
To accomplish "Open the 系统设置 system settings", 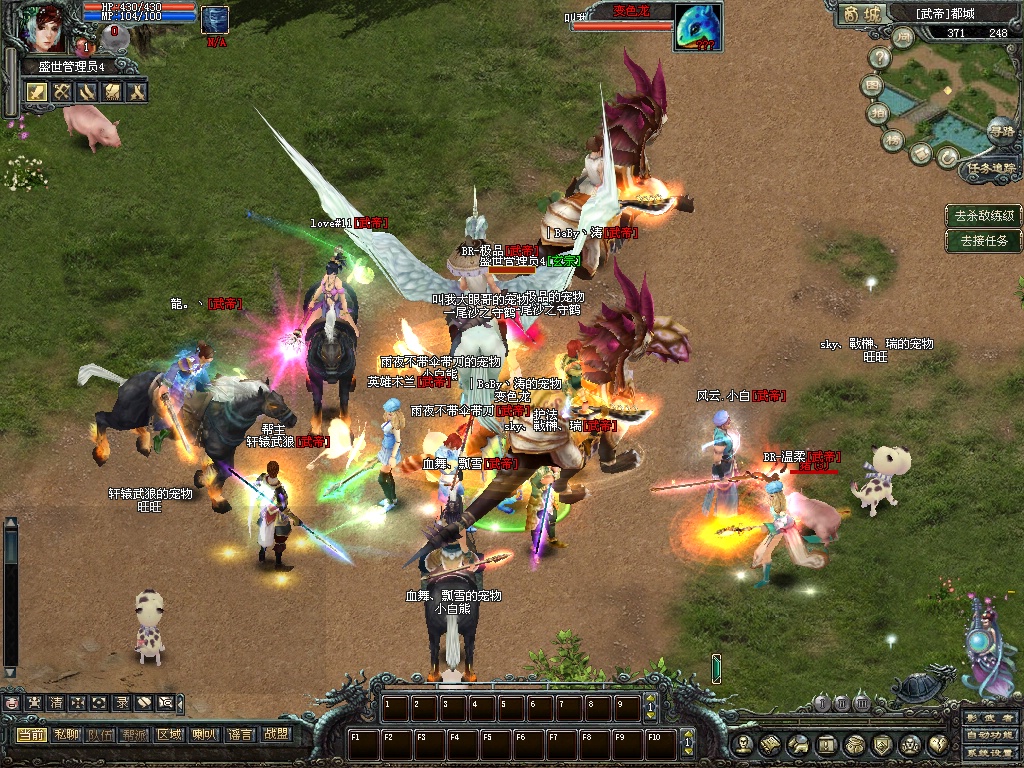I will coord(990,753).
